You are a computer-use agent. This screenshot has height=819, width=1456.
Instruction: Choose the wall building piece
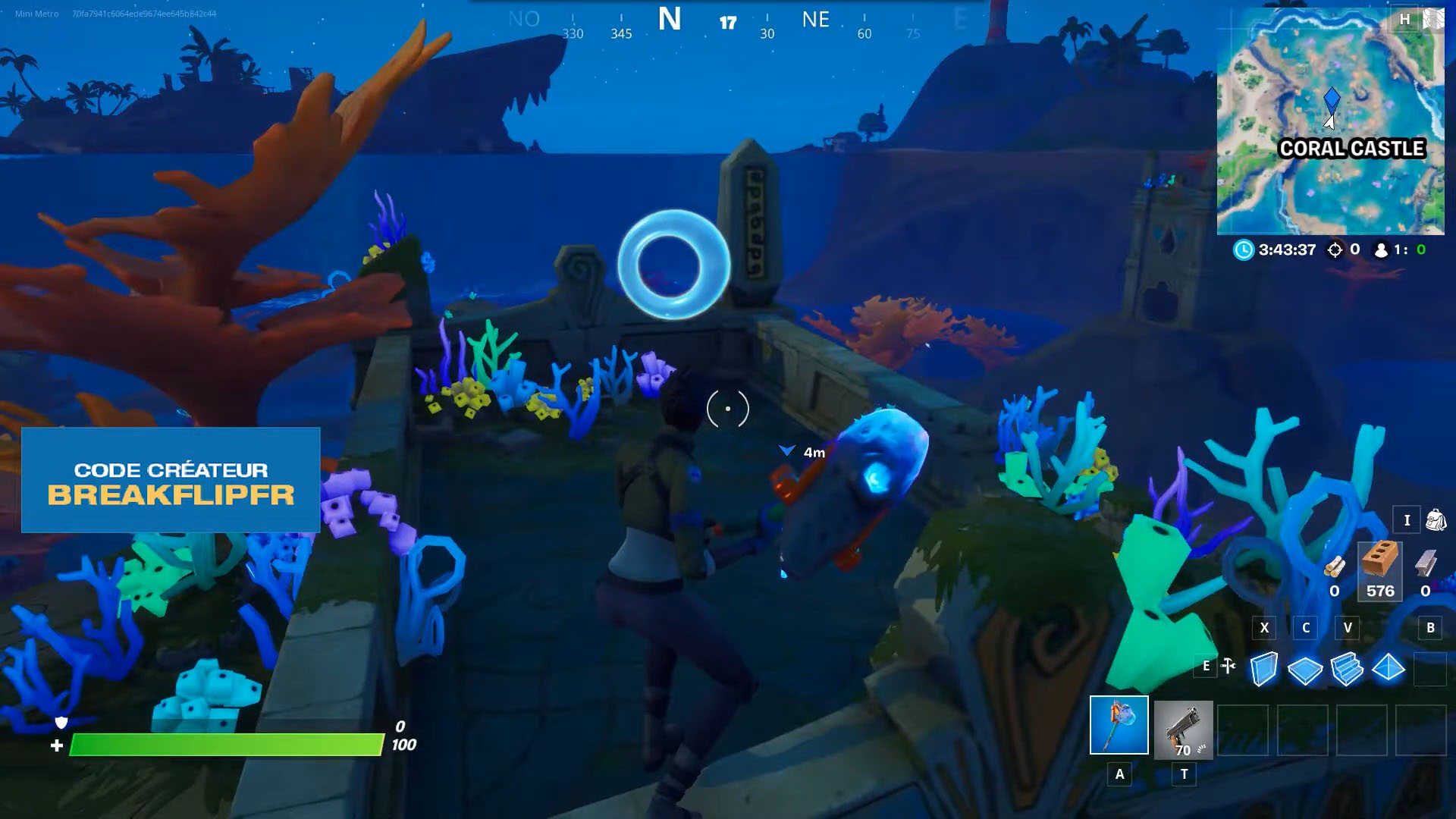point(1264,668)
